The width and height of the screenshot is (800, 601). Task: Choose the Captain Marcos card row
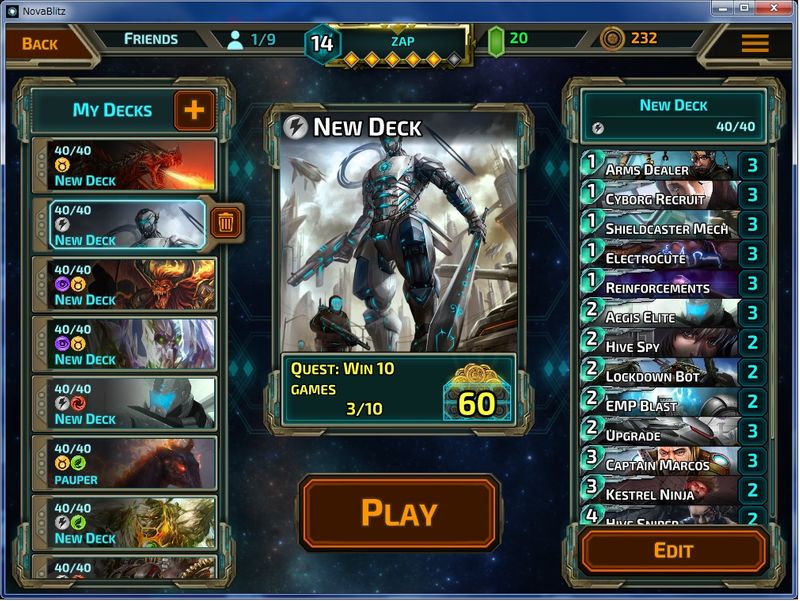click(660, 462)
